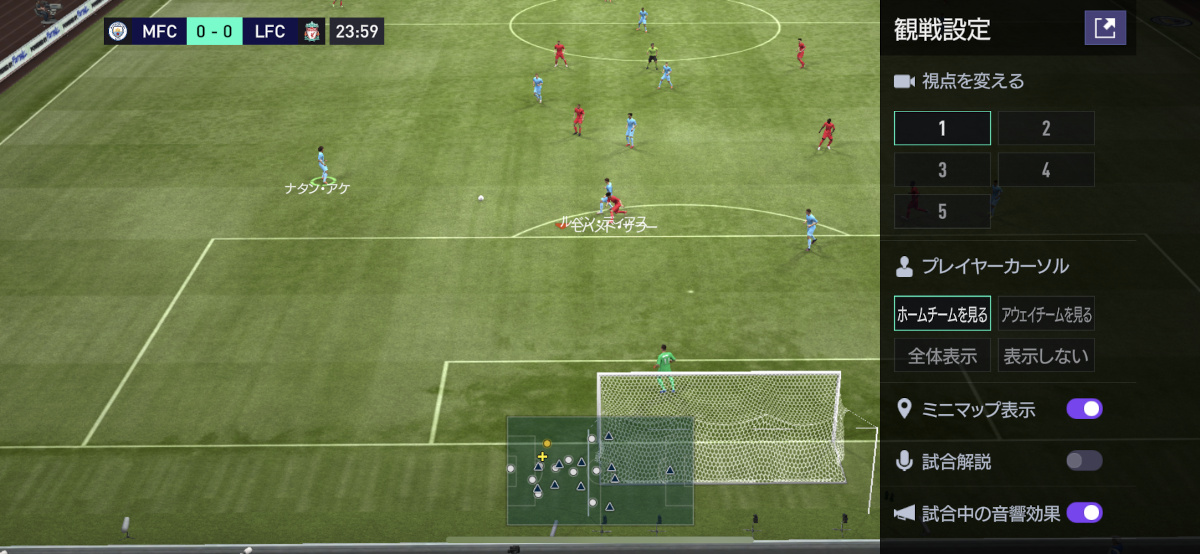Viewport: 1200px width, 554px height.
Task: Change to camera viewpoint 4
Action: [1046, 170]
